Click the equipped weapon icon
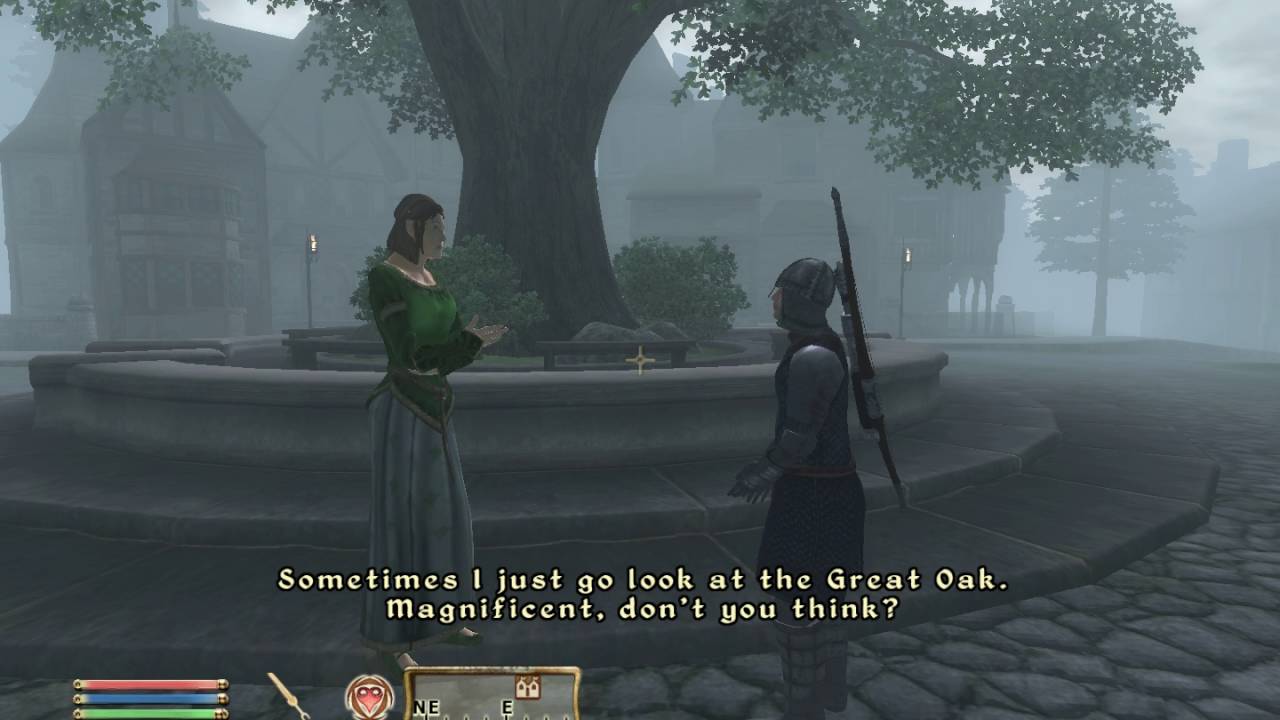1280x720 pixels. [289, 695]
